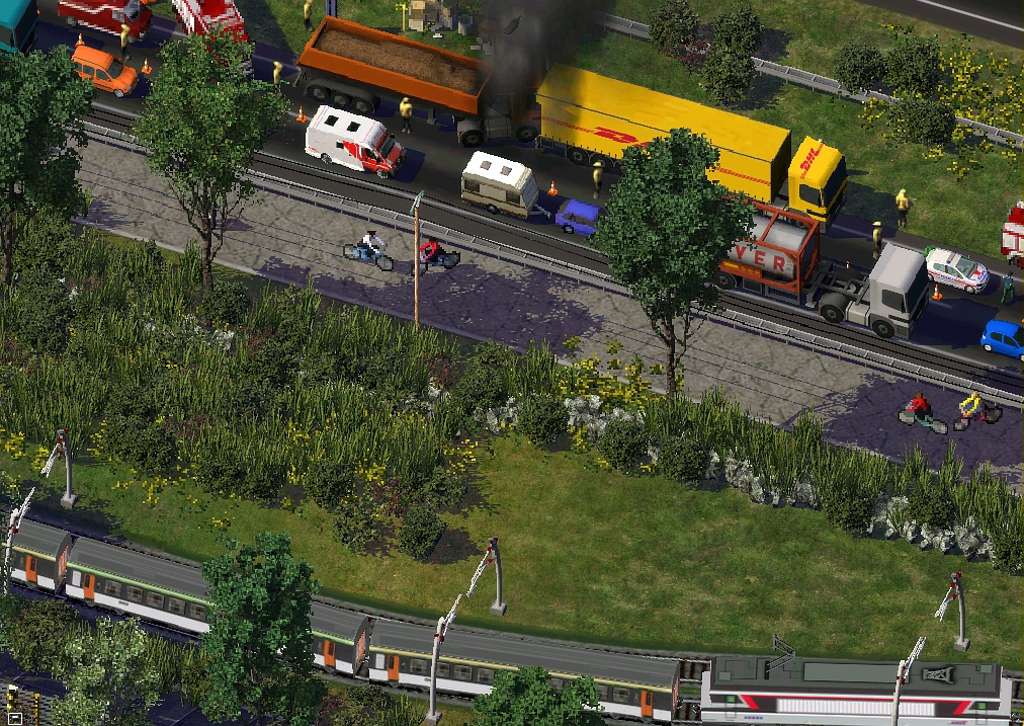Open the small white-framed minimized panel icon

click(15, 717)
